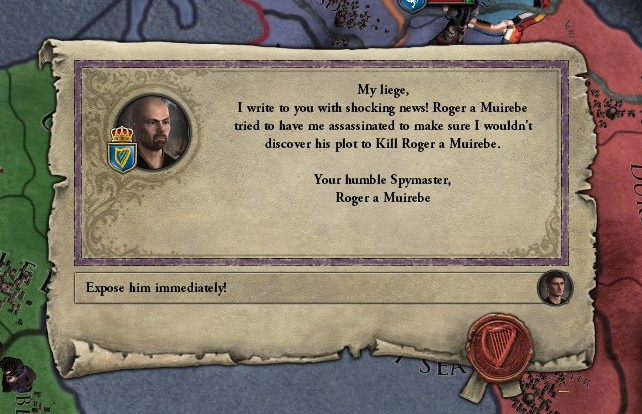Click the blue harp coat of arms shield
The width and height of the screenshot is (642, 414).
pyautogui.click(x=122, y=156)
